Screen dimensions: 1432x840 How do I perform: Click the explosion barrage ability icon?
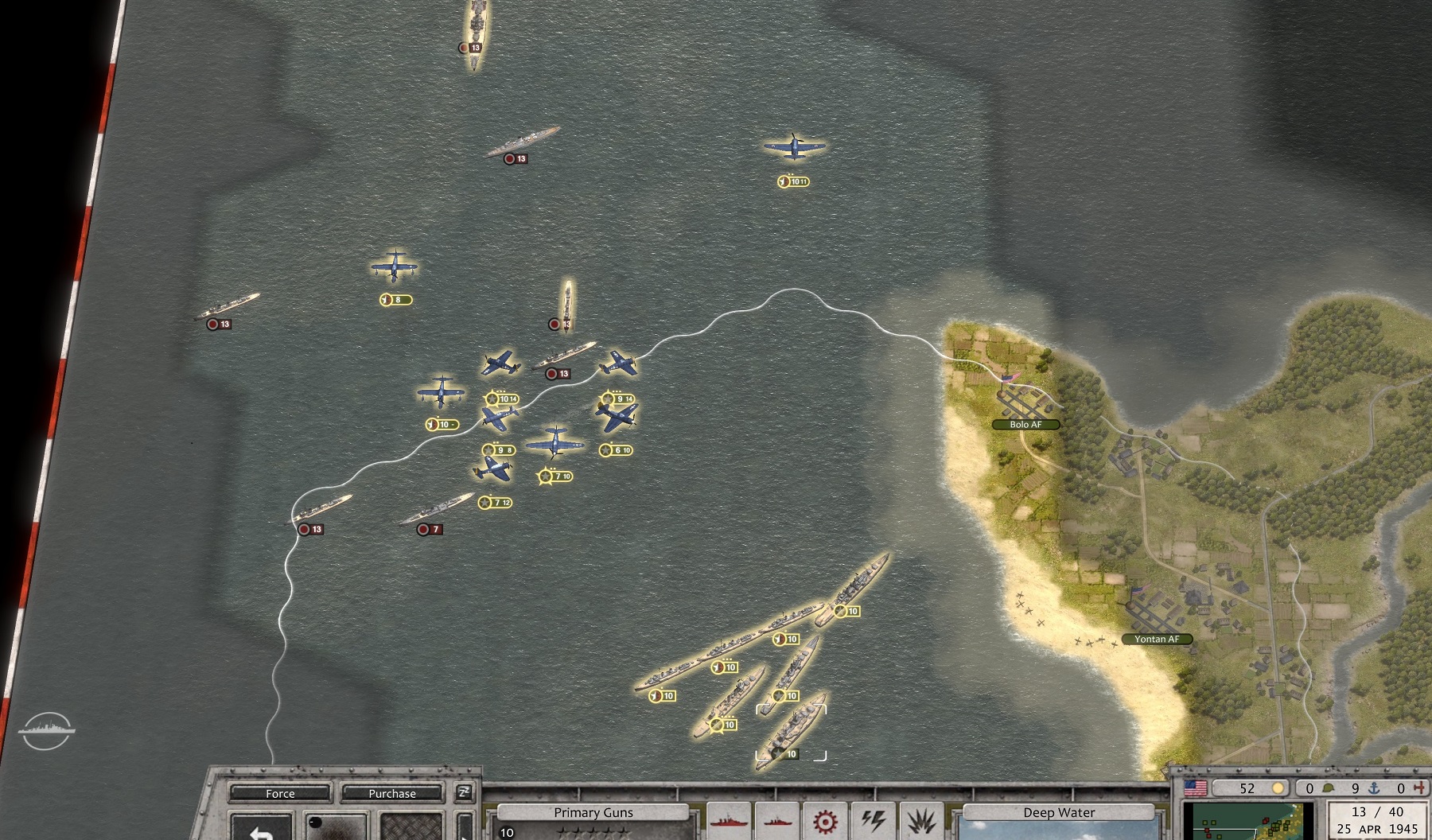[x=920, y=819]
